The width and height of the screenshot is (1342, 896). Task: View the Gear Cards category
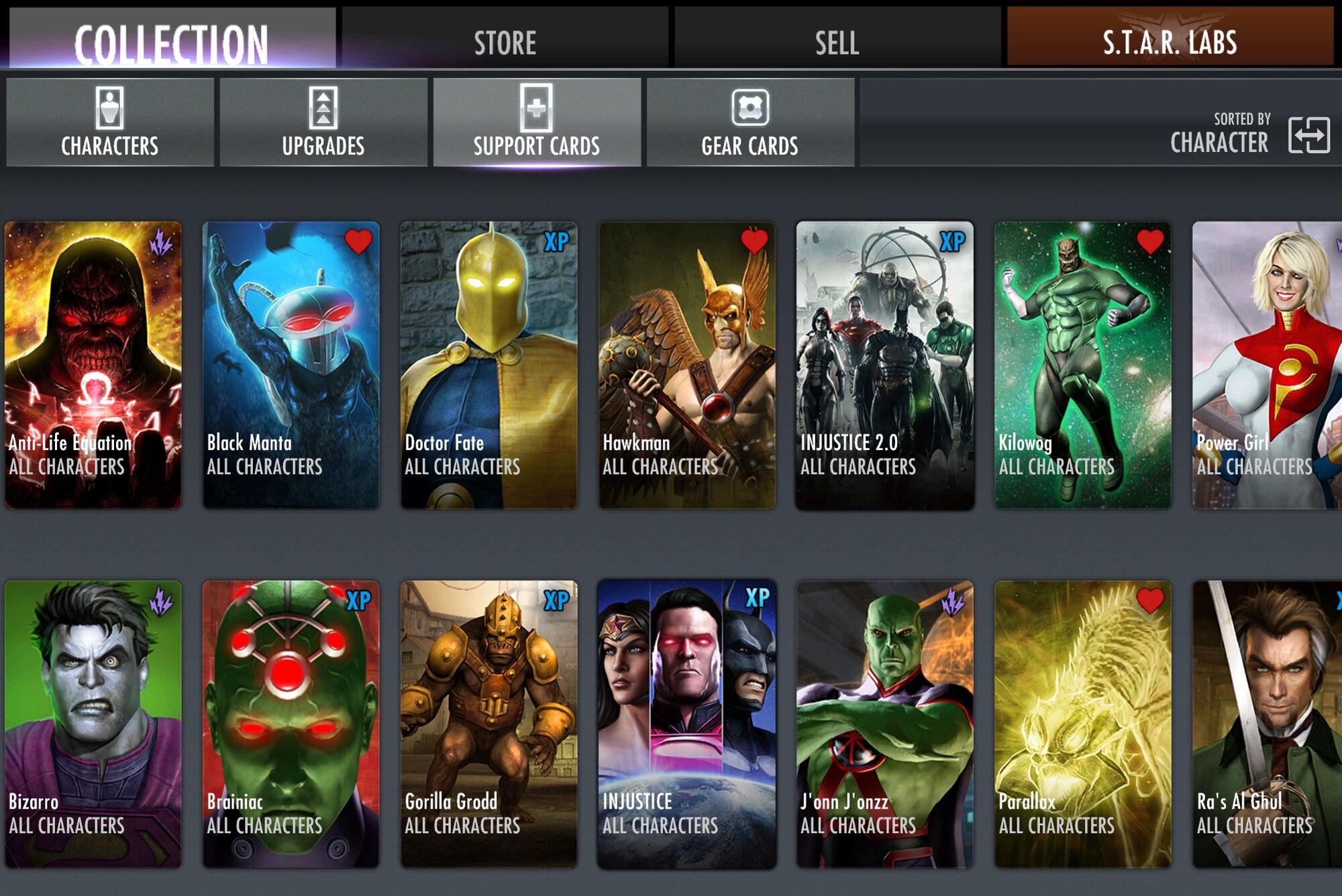[750, 122]
